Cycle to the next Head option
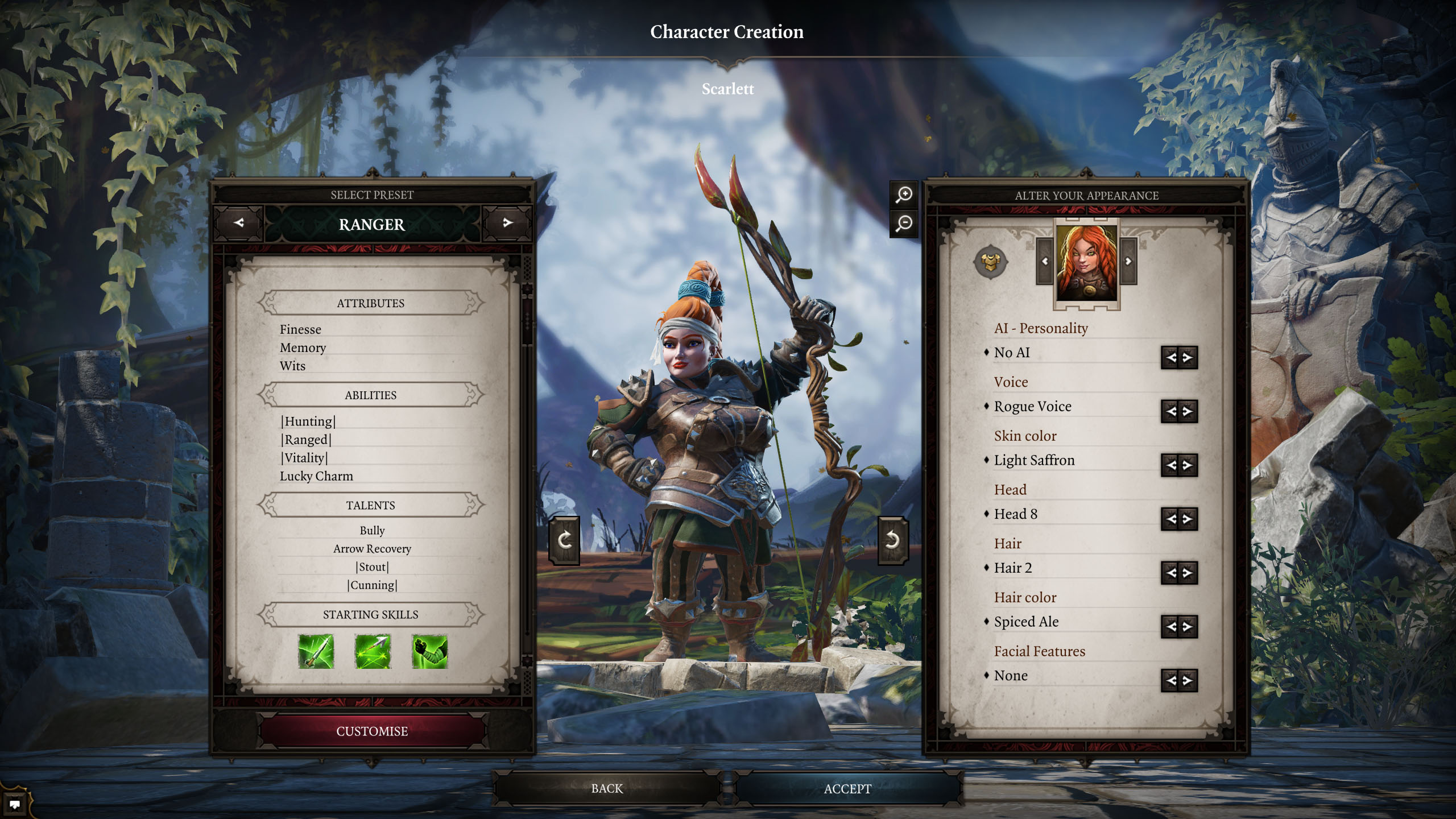 pos(1188,519)
